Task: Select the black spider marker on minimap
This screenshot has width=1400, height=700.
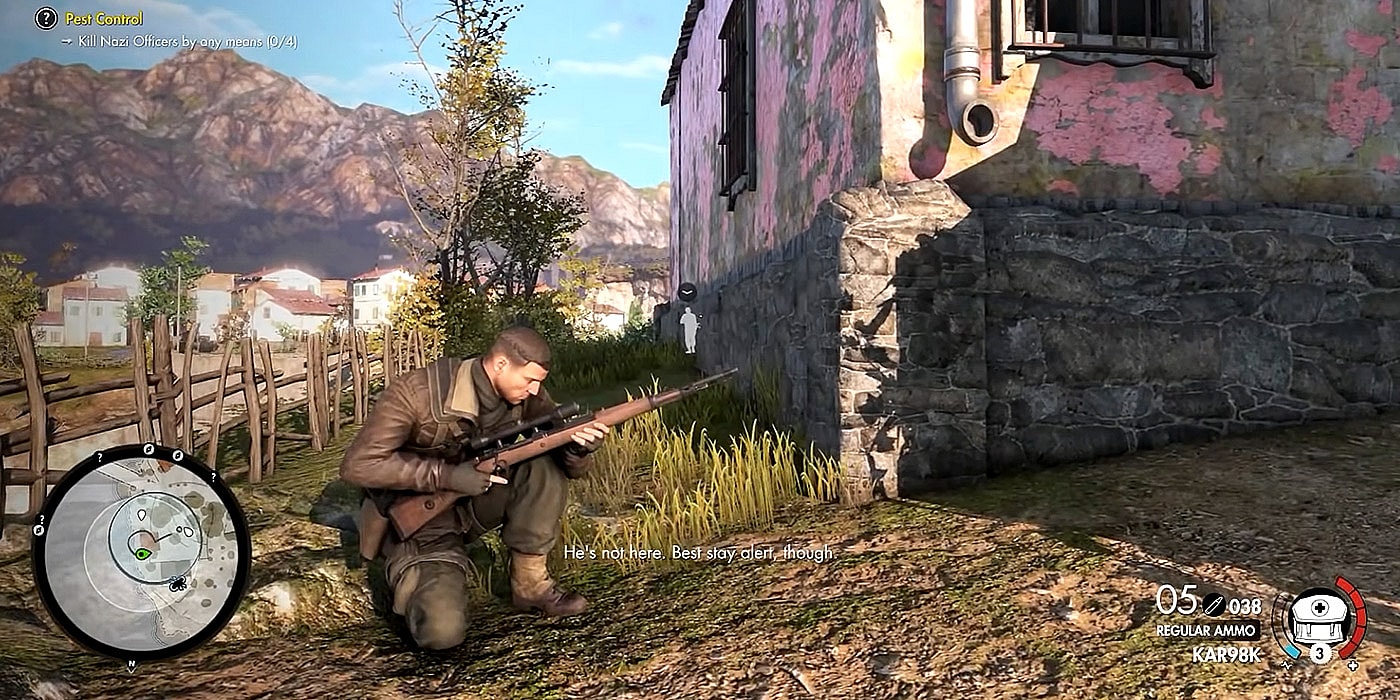Action: 177,582
